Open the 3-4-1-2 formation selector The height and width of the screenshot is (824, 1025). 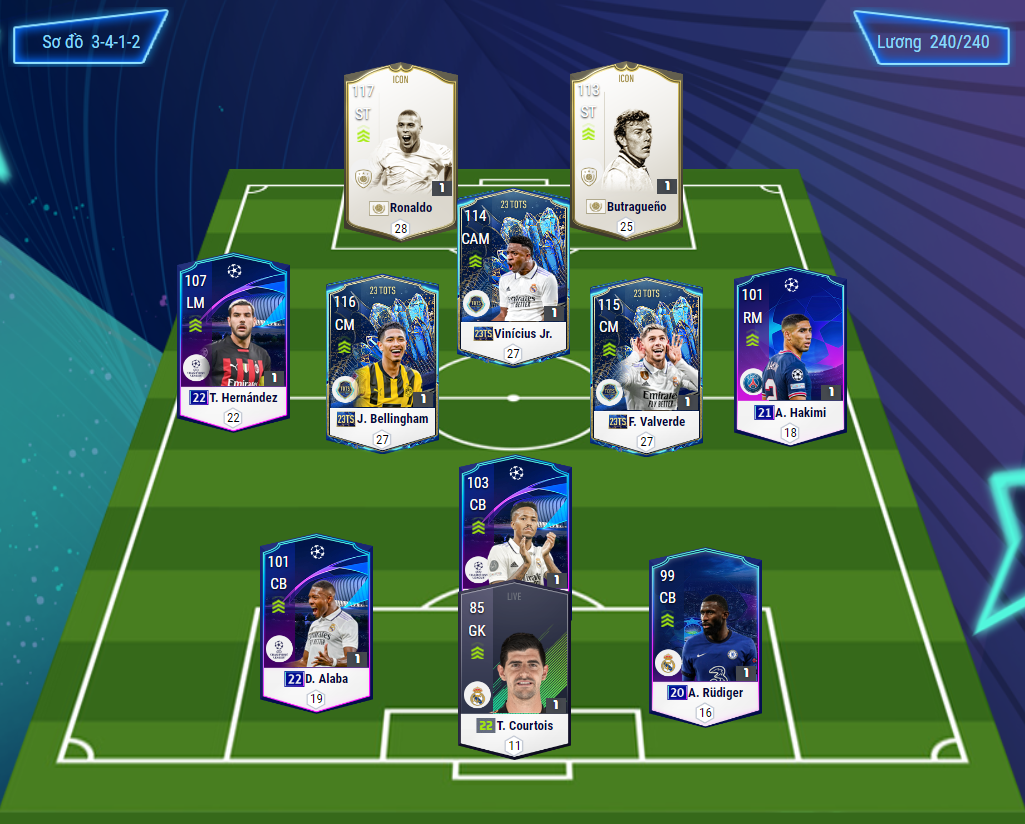(90, 43)
